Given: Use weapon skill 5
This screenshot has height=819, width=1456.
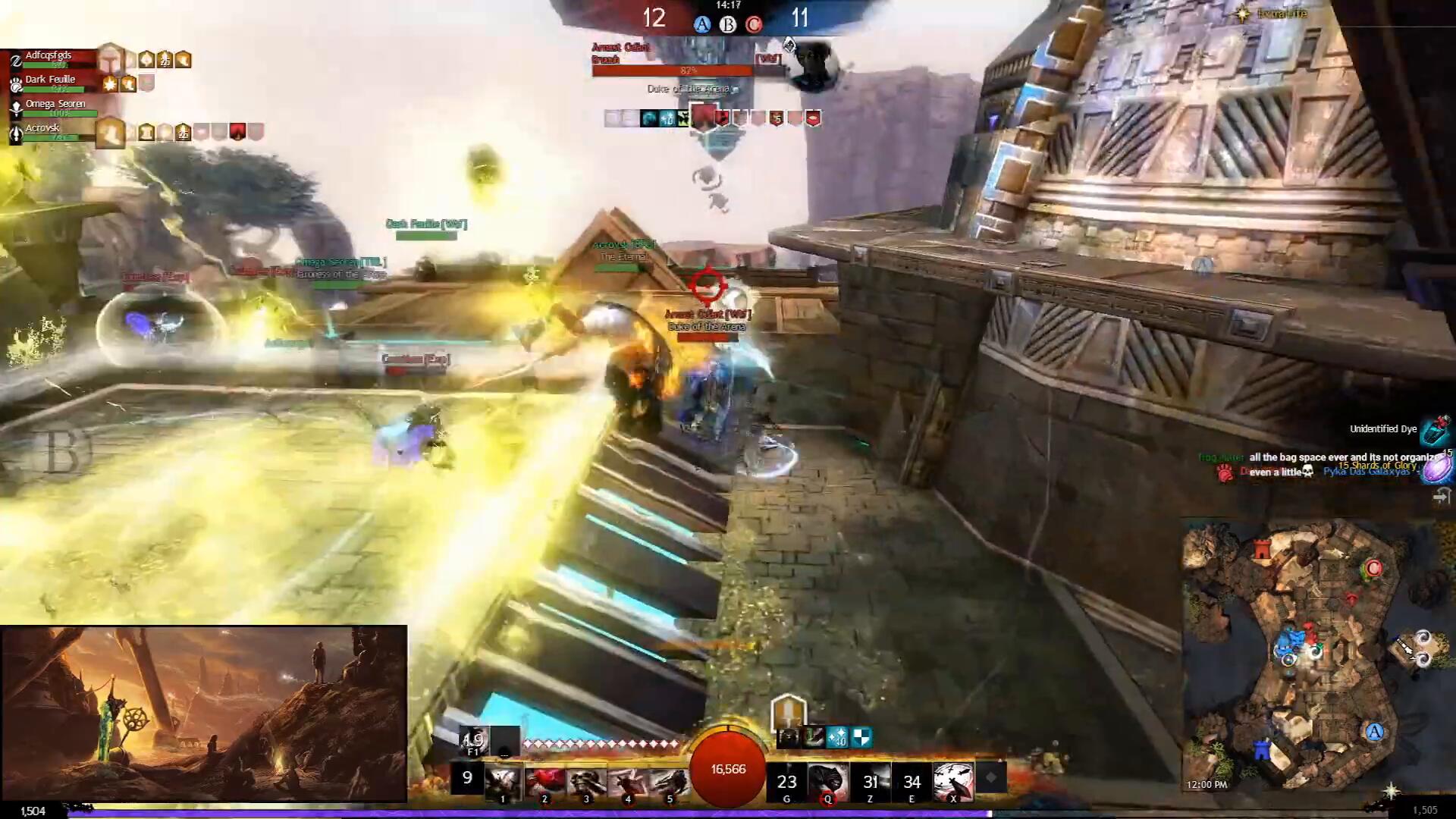Looking at the screenshot, I should pyautogui.click(x=669, y=782).
